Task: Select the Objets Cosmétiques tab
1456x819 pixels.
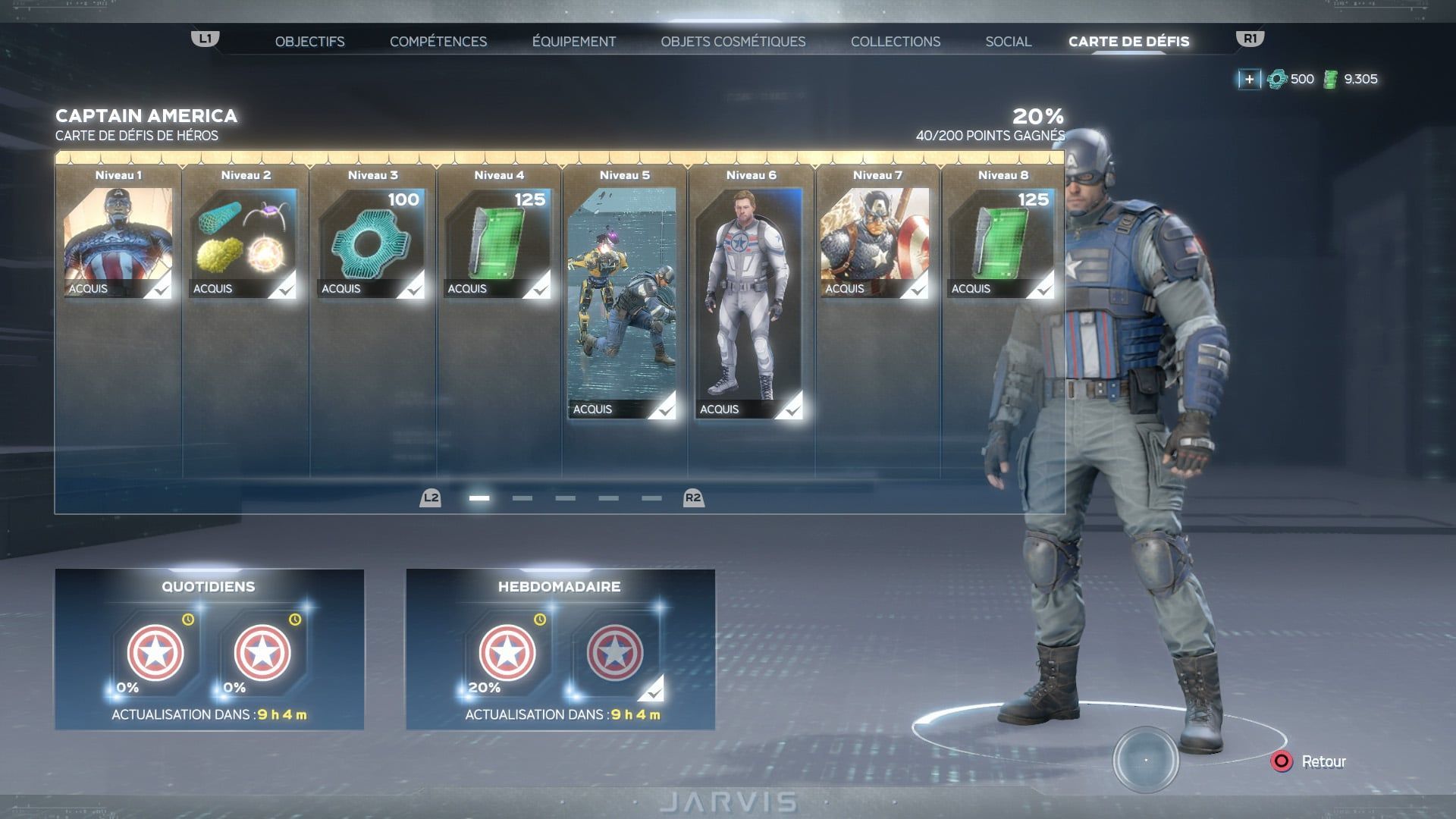Action: [x=733, y=42]
